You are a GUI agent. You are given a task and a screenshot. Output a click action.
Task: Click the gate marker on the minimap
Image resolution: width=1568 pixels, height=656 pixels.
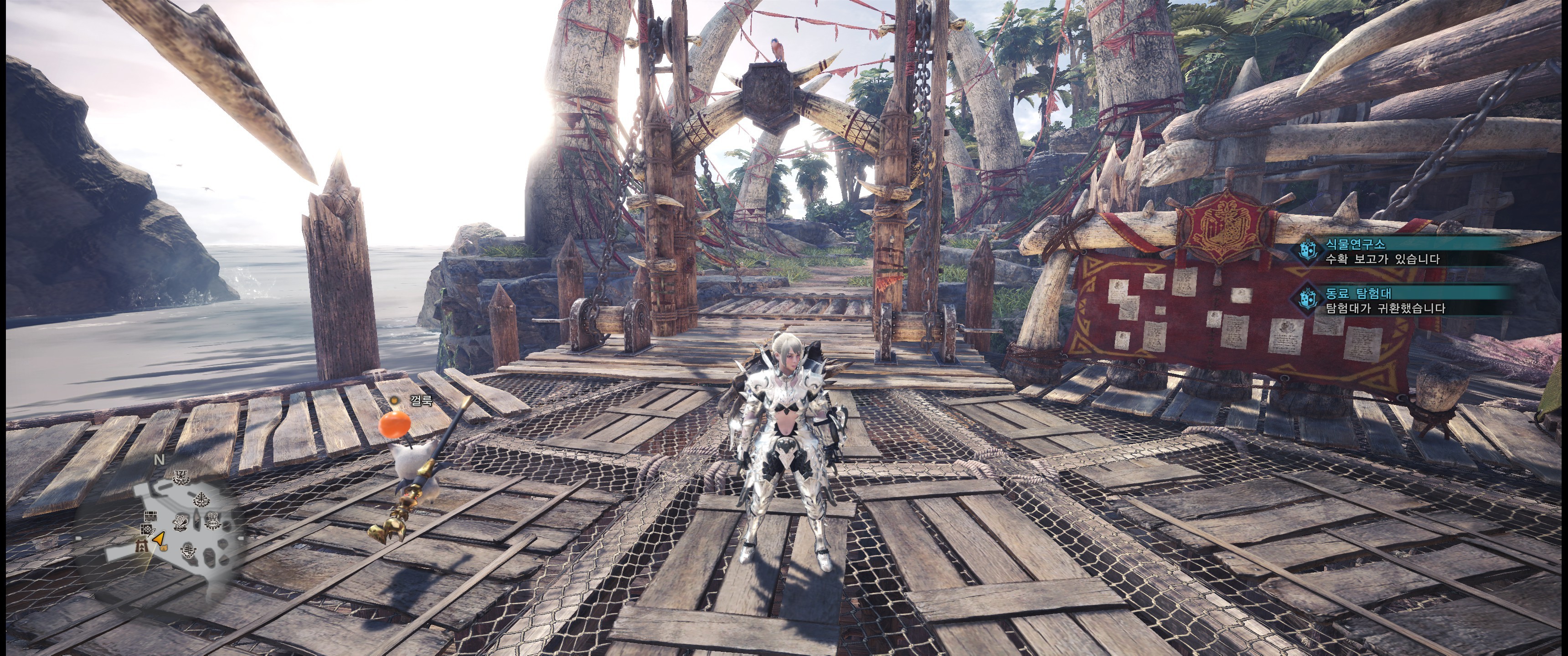point(142,548)
